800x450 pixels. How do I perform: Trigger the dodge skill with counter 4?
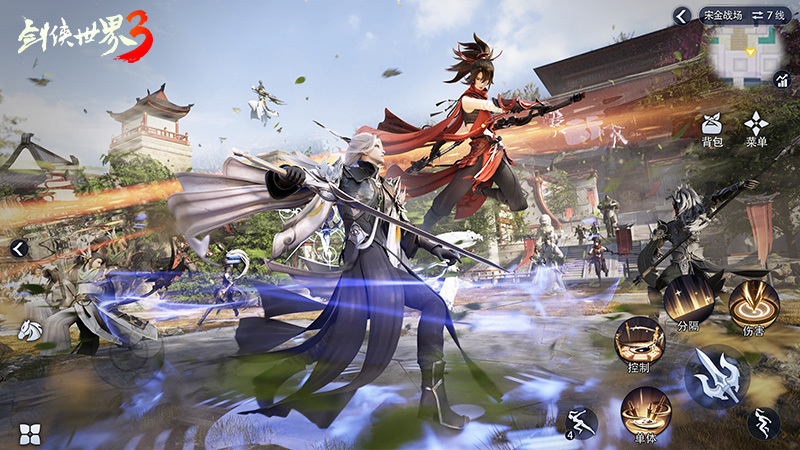pyautogui.click(x=580, y=422)
